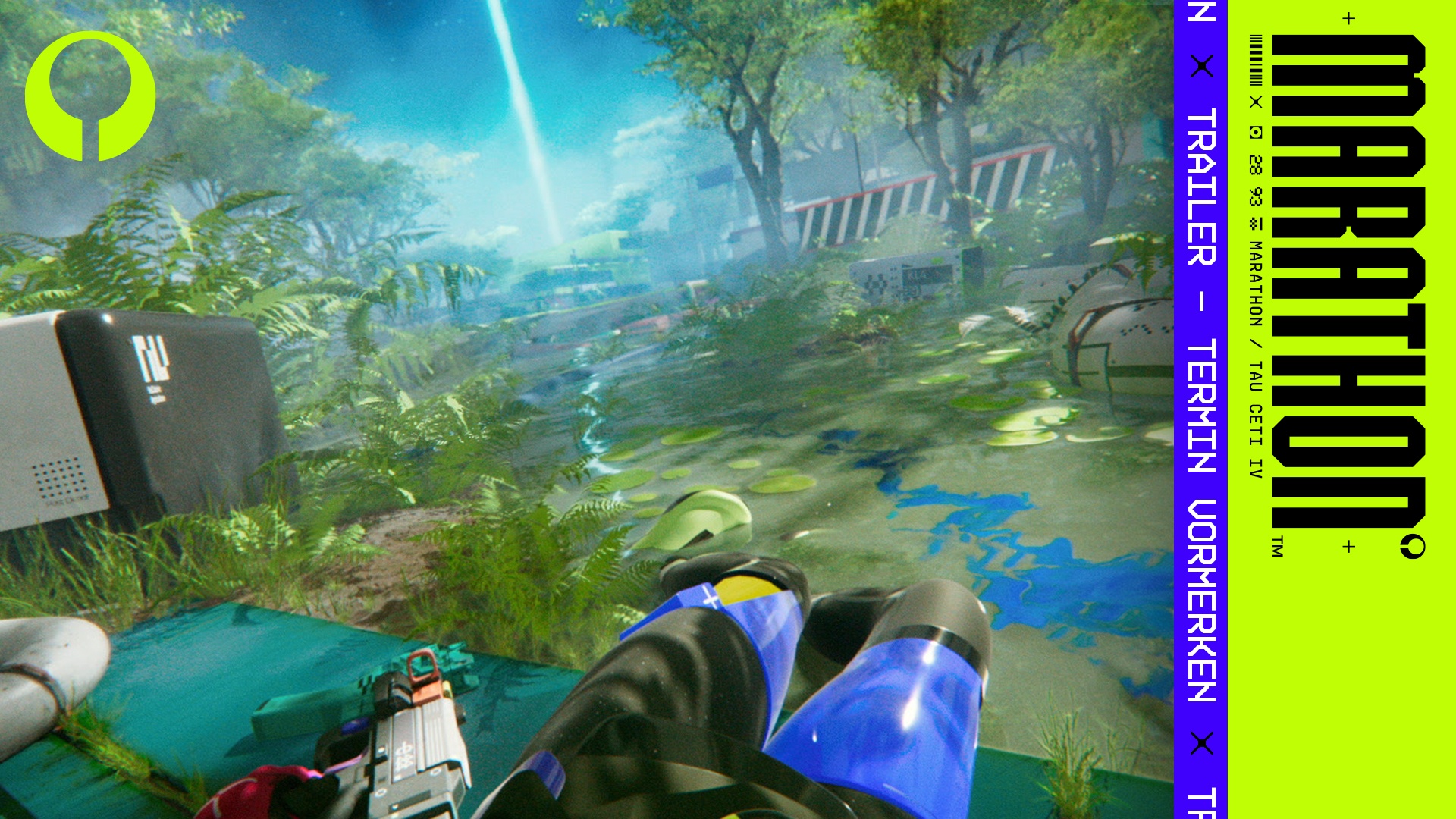Image resolution: width=1456 pixels, height=819 pixels.
Task: Click the green circular Marathon emblem
Action: click(90, 96)
